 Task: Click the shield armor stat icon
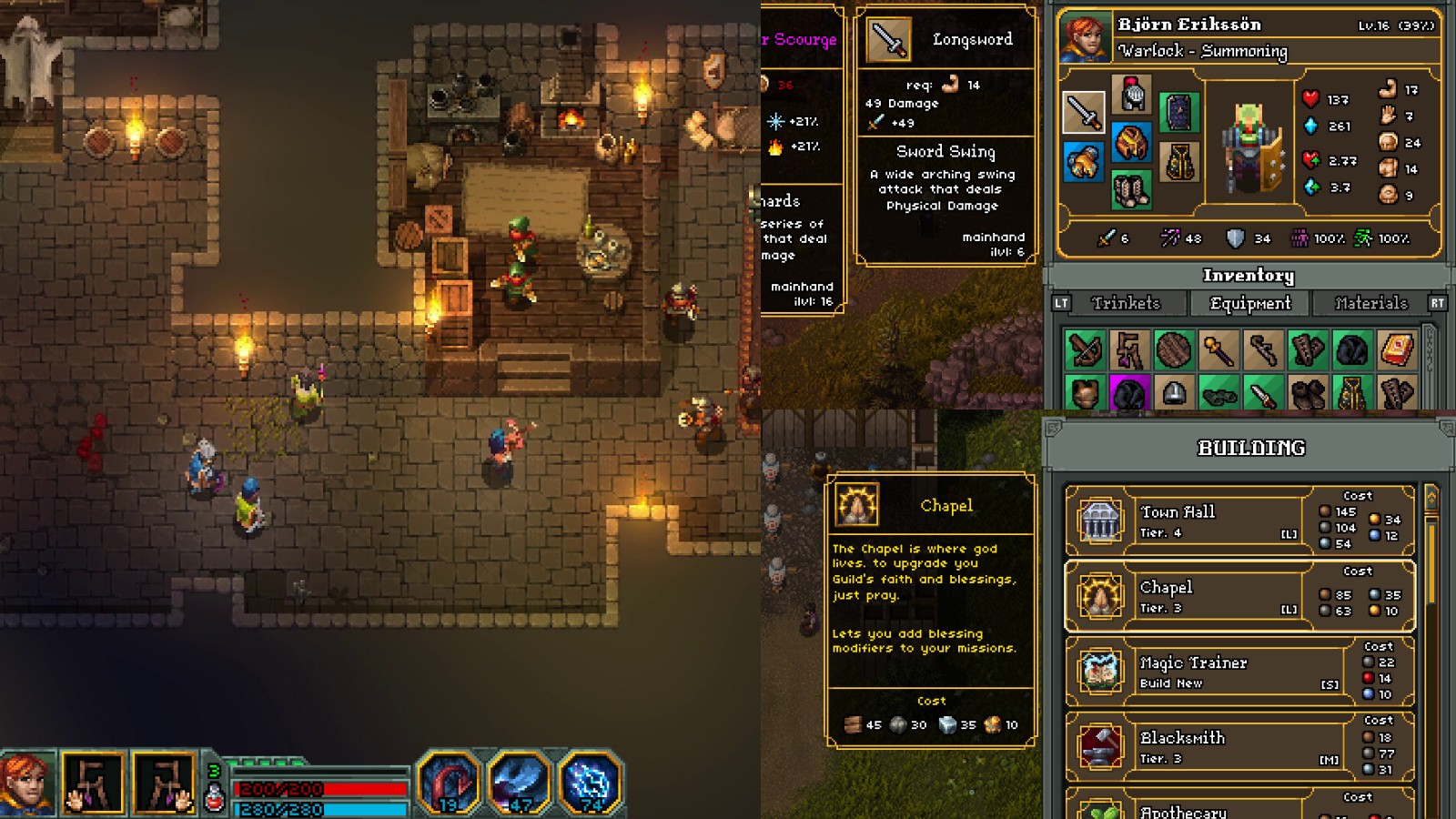click(x=1235, y=238)
